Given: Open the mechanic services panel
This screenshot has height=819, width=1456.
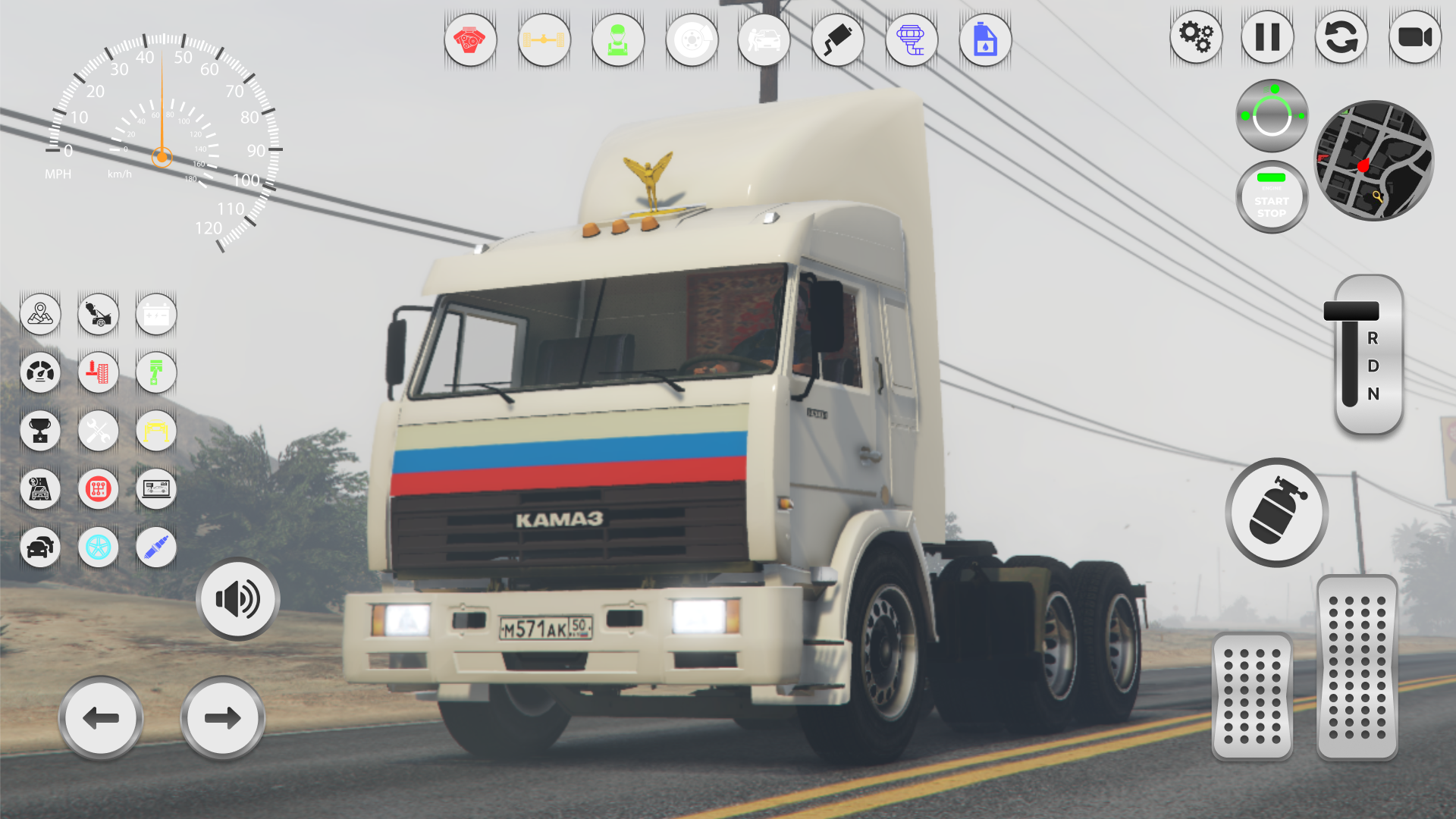Looking at the screenshot, I should (x=618, y=39).
